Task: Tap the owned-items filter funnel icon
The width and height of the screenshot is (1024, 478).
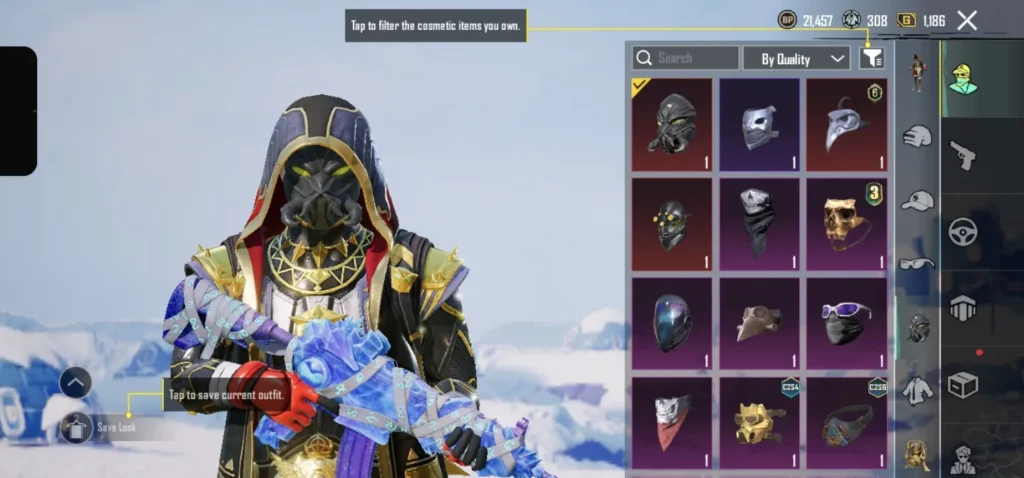Action: click(871, 59)
